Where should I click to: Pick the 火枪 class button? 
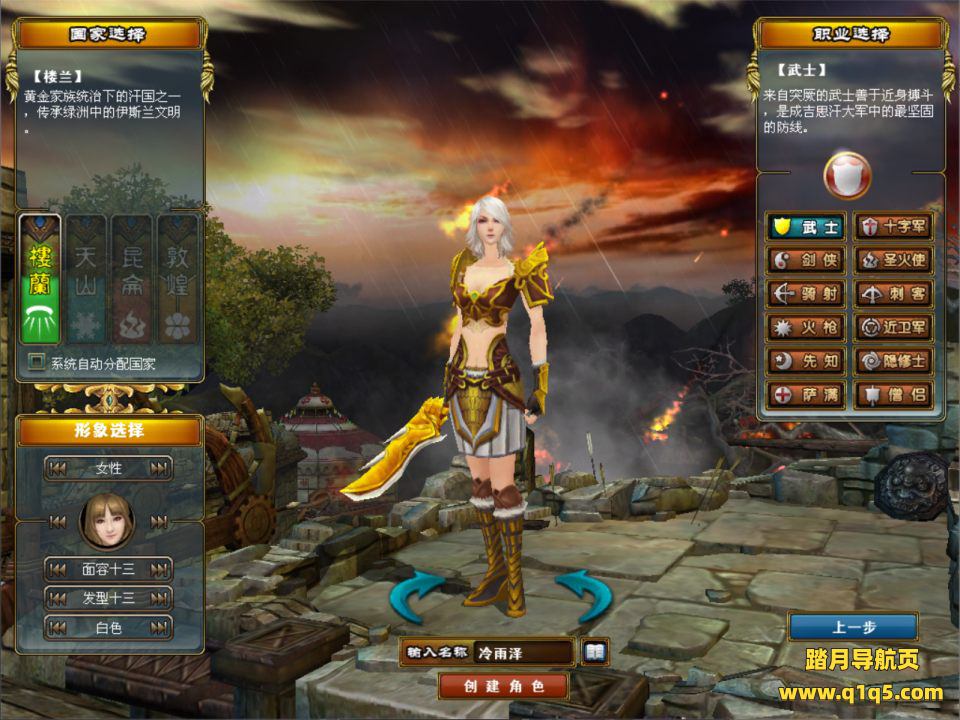806,327
